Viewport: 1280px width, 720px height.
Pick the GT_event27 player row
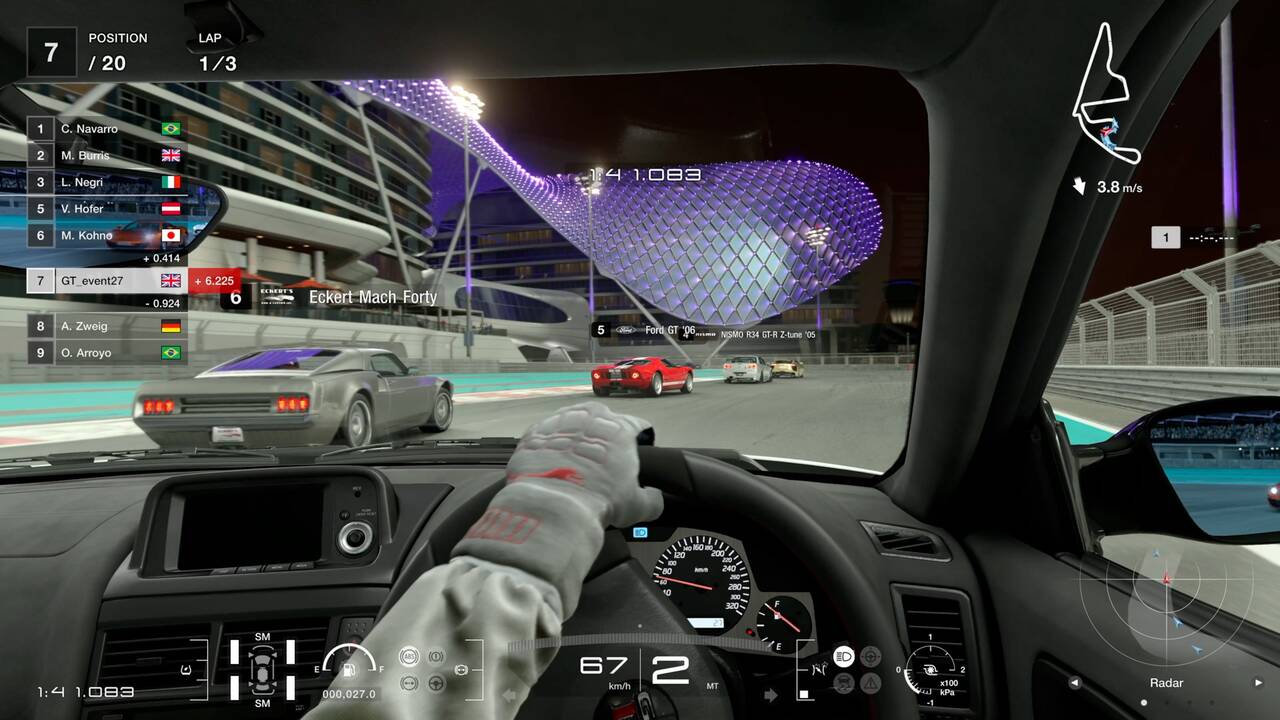[x=107, y=281]
